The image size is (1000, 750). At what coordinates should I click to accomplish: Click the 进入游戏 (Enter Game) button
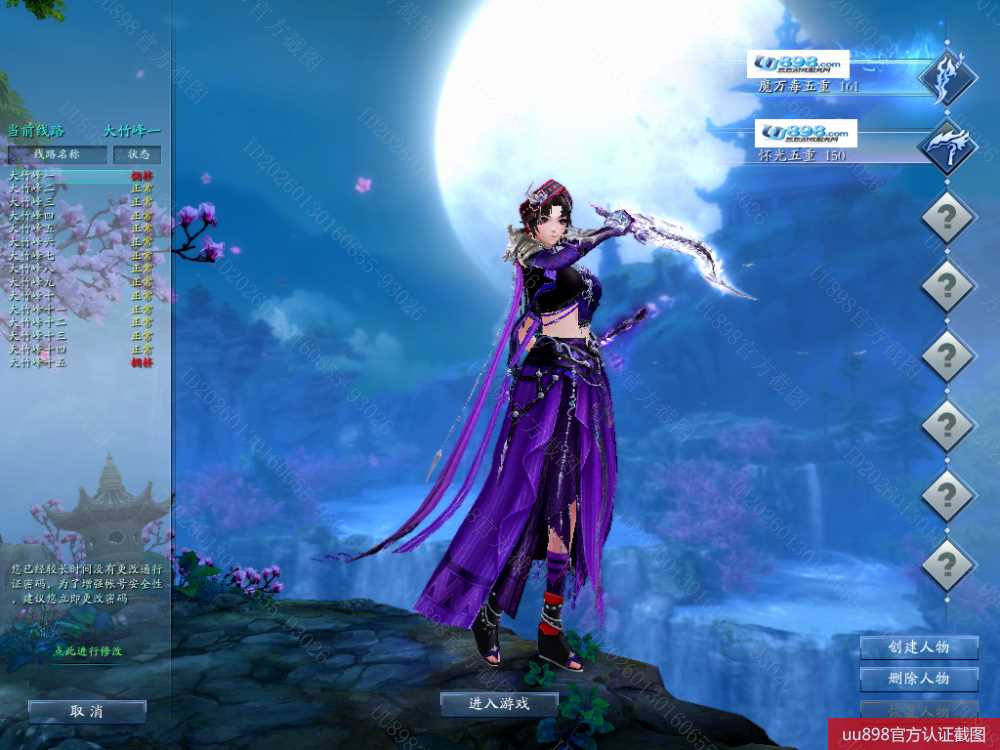[x=499, y=704]
